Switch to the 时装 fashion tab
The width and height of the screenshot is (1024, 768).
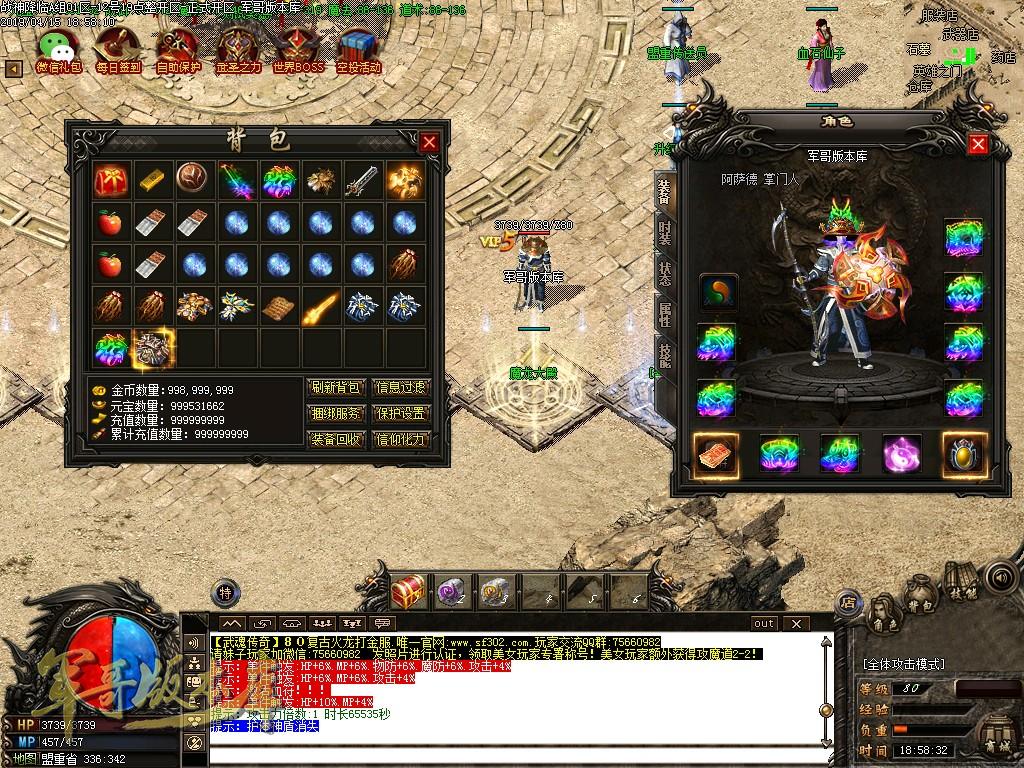664,233
